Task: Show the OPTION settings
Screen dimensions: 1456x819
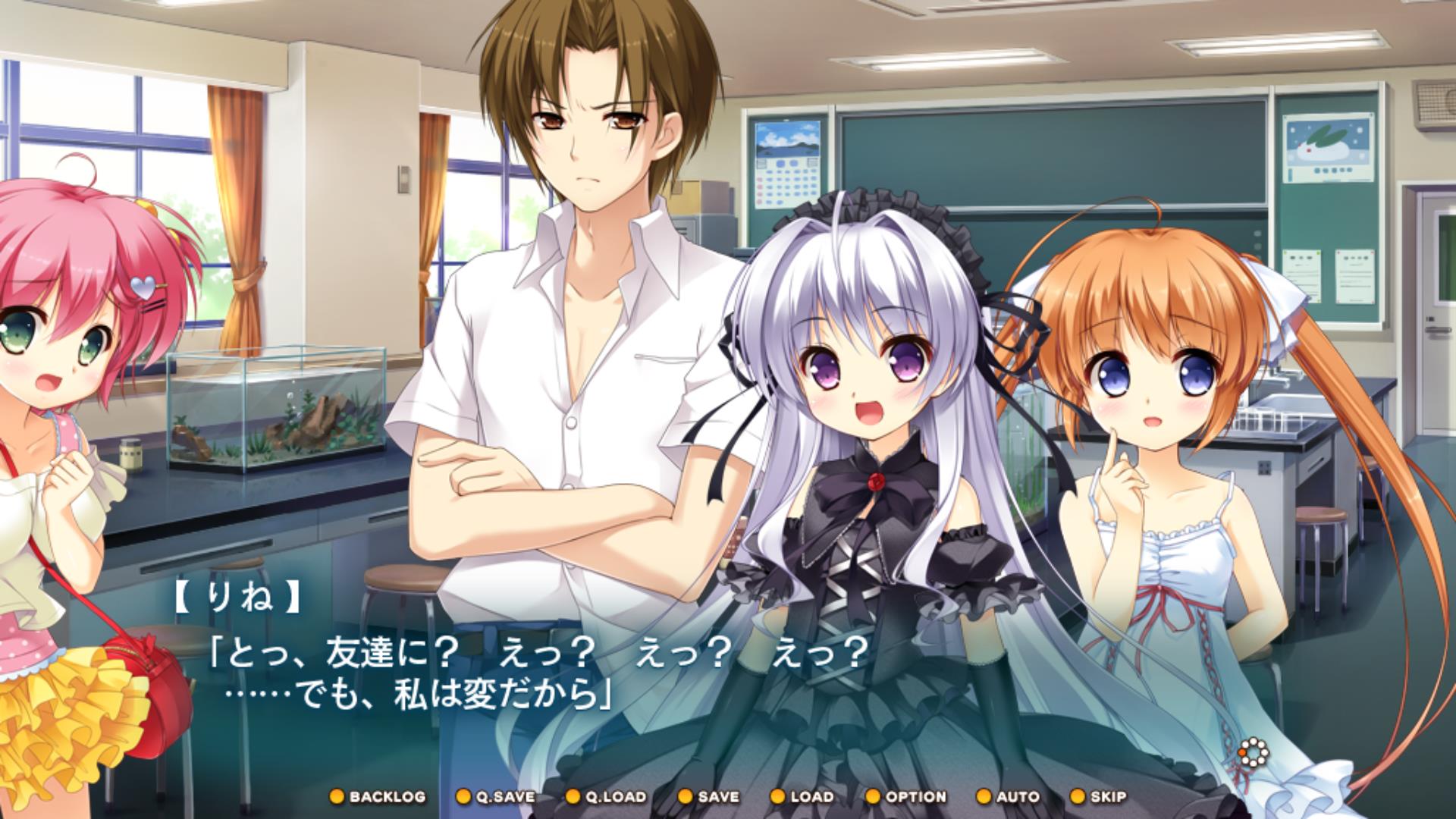Action: [x=906, y=797]
